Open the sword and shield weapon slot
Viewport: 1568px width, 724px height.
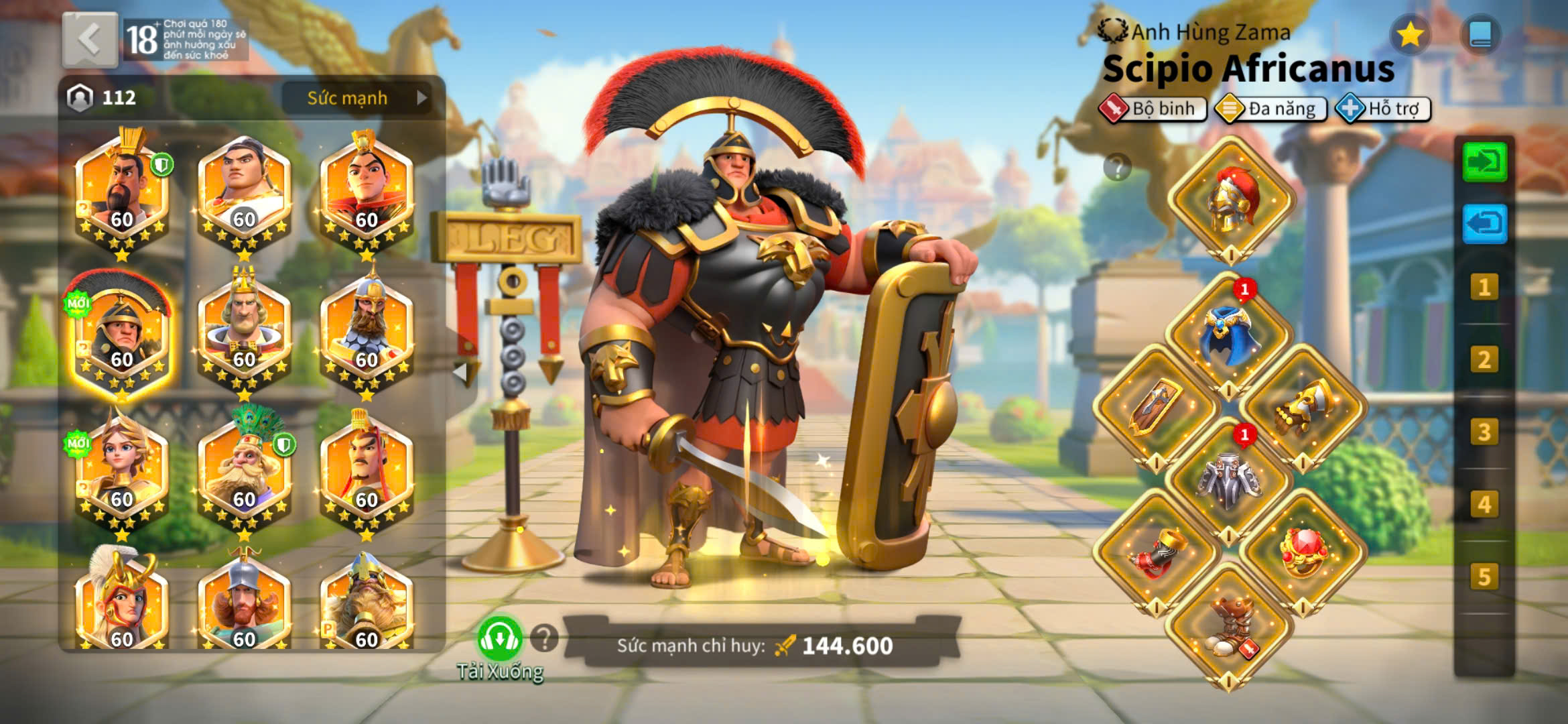coord(1156,407)
